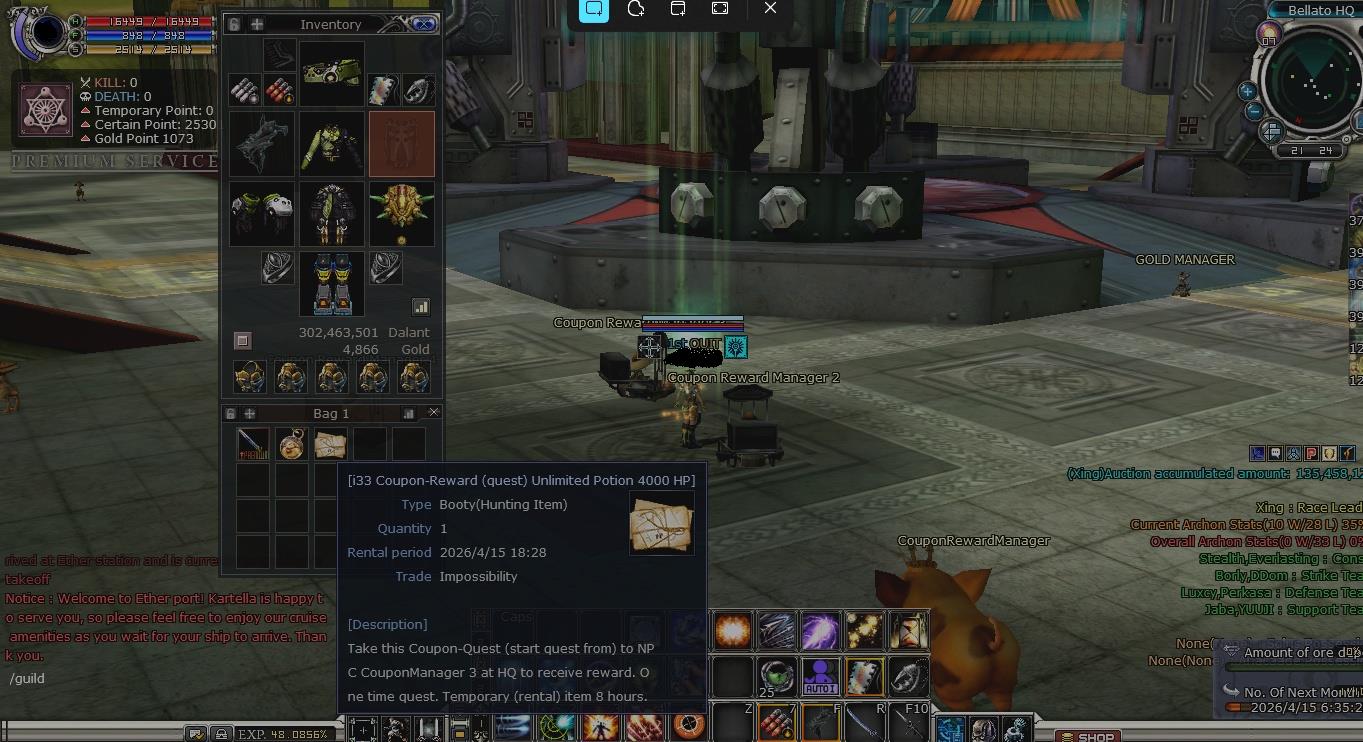
Task: Use the hourglass skill on hotbar
Action: [x=908, y=630]
